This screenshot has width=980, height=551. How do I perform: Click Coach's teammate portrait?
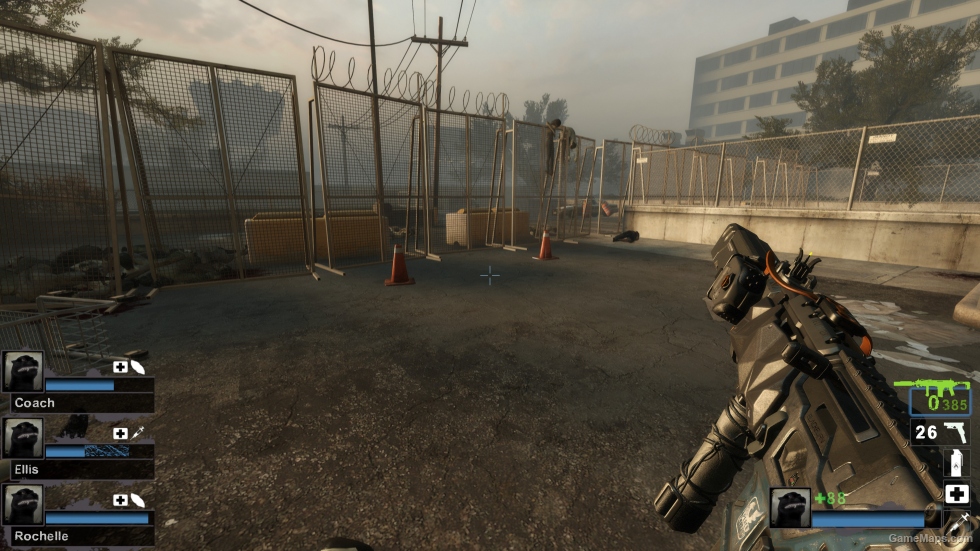coord(22,371)
